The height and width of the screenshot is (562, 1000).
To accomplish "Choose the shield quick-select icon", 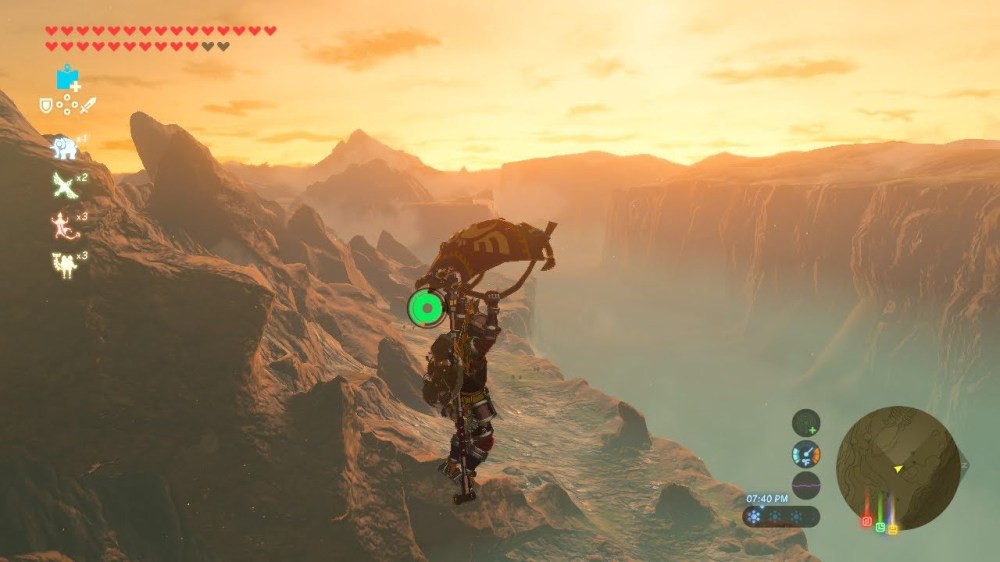I will [x=46, y=105].
